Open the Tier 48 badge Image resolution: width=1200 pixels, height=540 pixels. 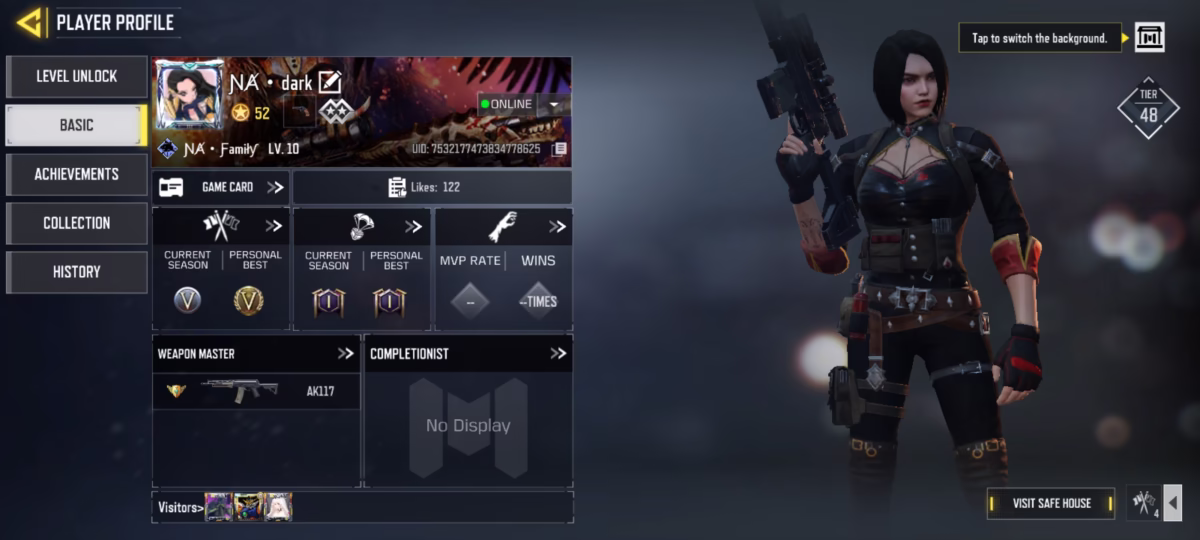(x=1148, y=108)
